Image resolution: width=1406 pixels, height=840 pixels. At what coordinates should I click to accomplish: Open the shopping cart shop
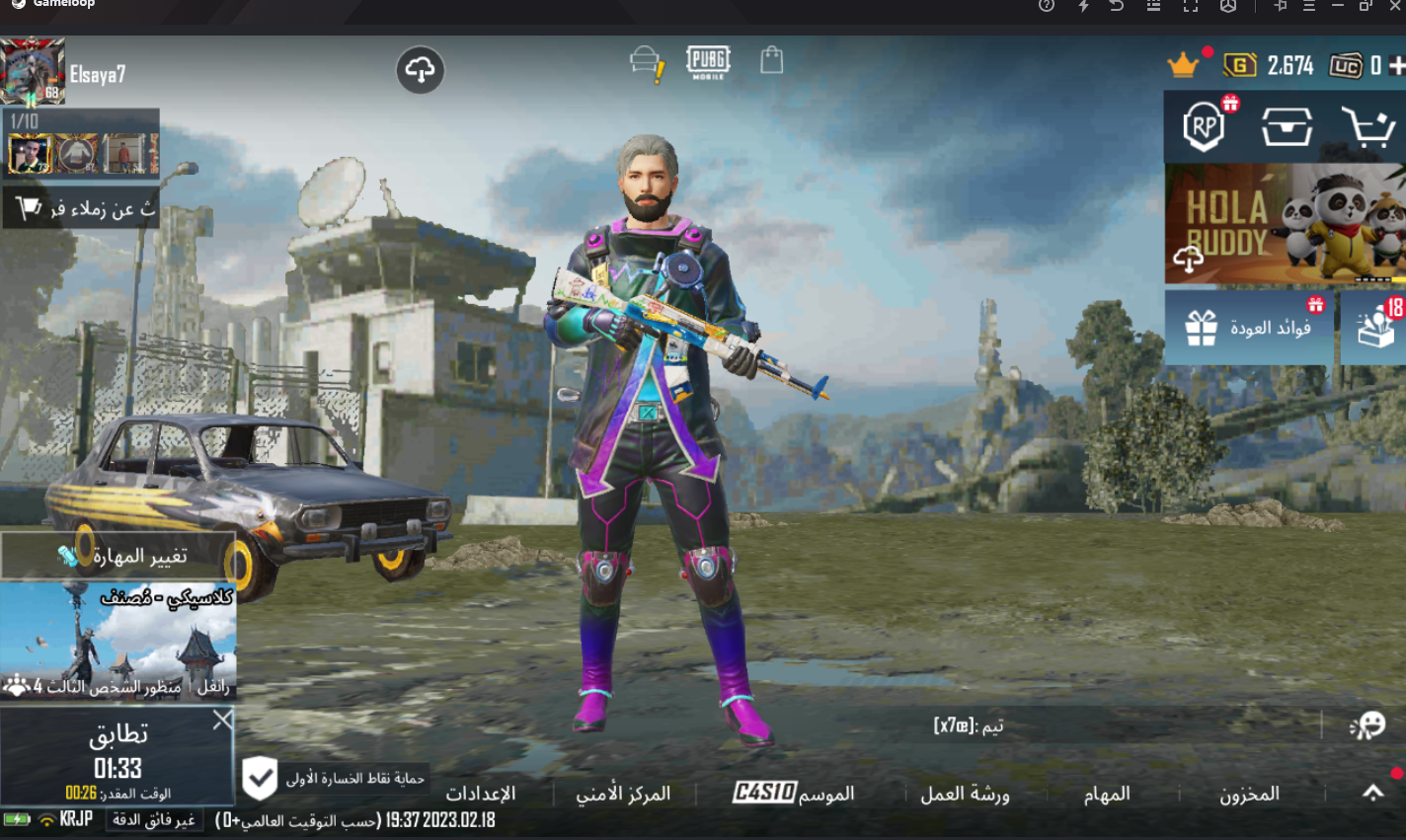pos(1367,127)
